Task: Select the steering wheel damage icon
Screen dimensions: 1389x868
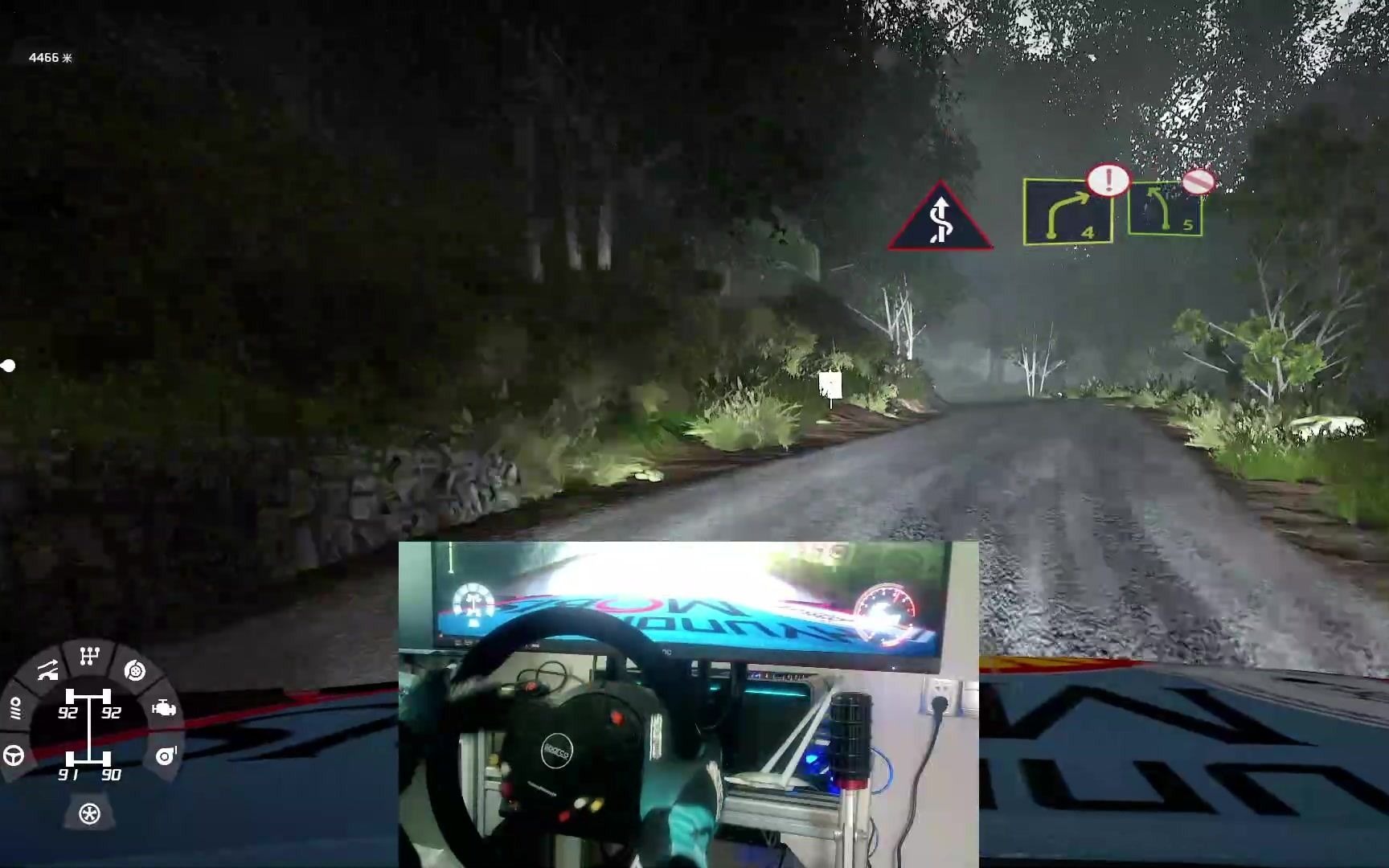Action: point(14,755)
